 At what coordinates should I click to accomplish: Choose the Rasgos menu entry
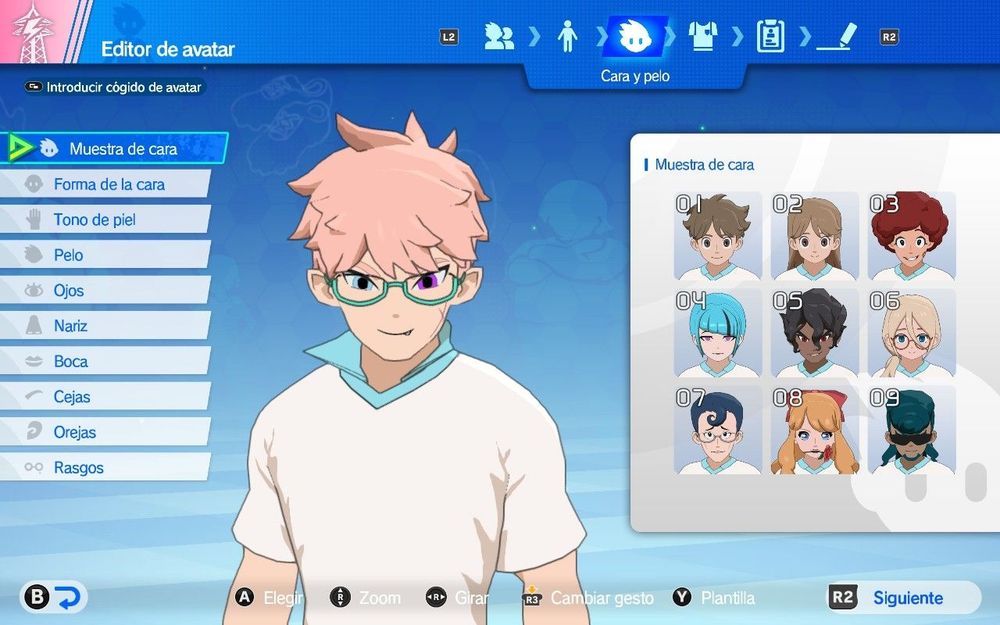[78, 468]
